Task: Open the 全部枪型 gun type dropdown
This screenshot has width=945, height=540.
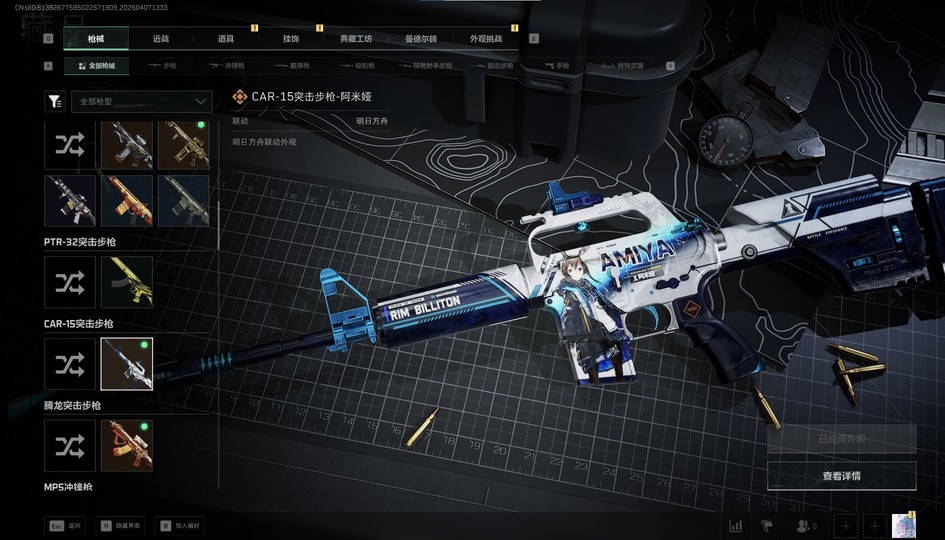Action: coord(141,101)
